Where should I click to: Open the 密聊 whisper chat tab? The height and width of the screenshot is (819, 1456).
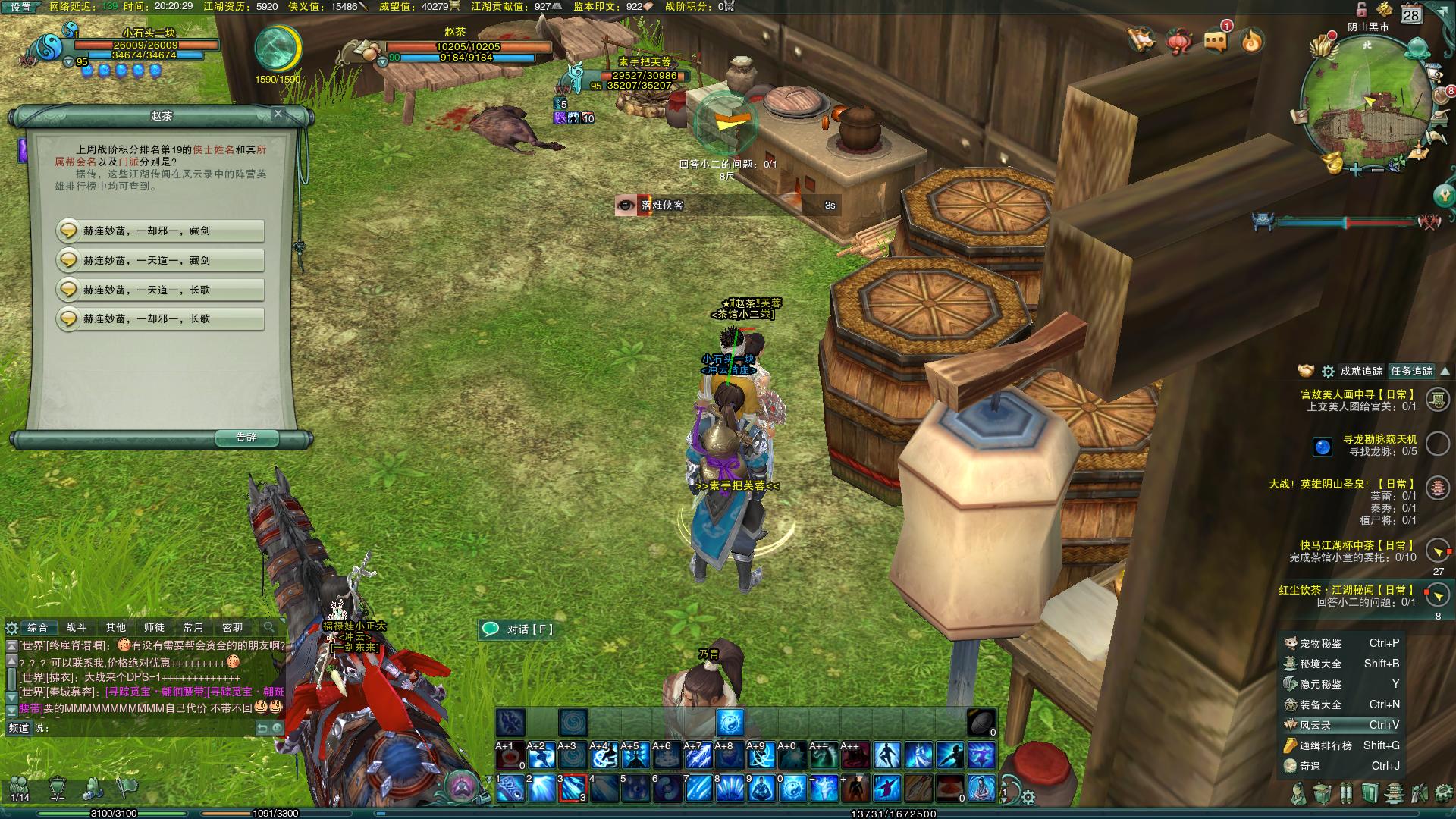pyautogui.click(x=232, y=628)
